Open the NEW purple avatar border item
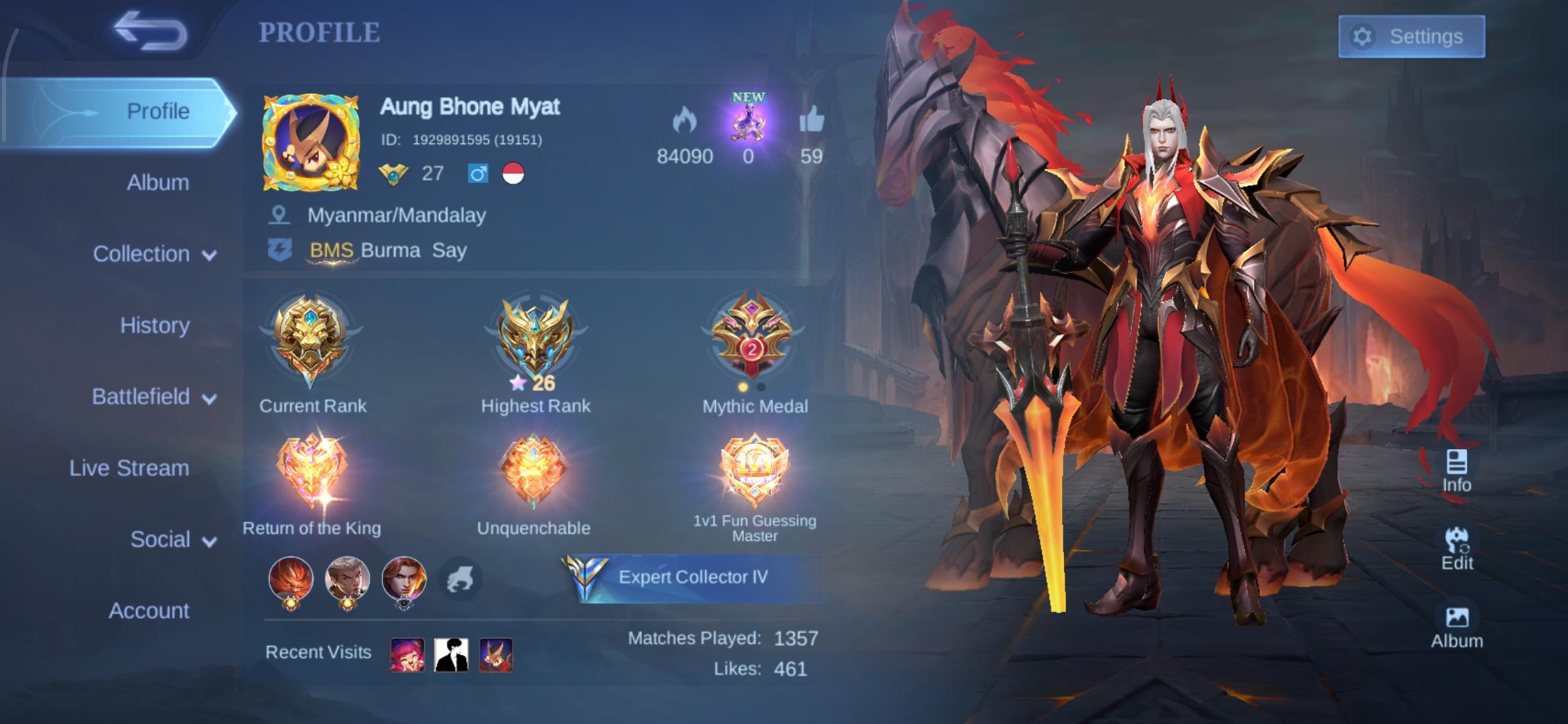1568x724 pixels. [748, 124]
